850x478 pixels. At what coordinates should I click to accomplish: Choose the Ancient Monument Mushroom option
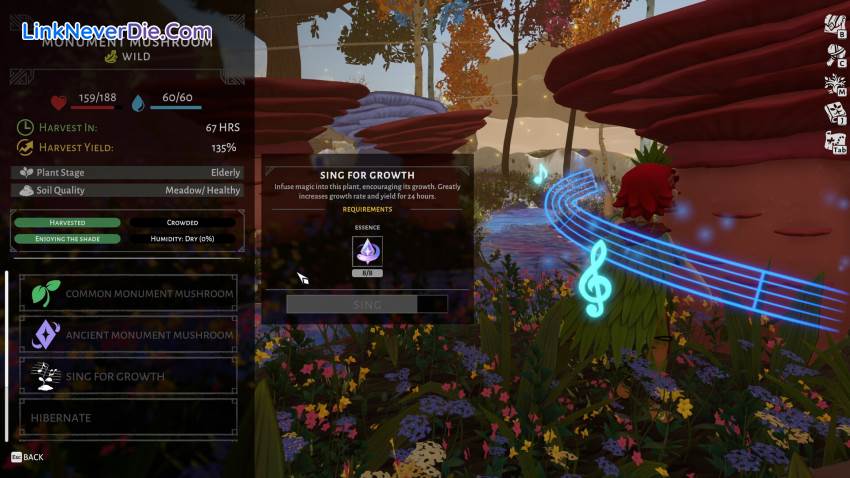tap(129, 334)
